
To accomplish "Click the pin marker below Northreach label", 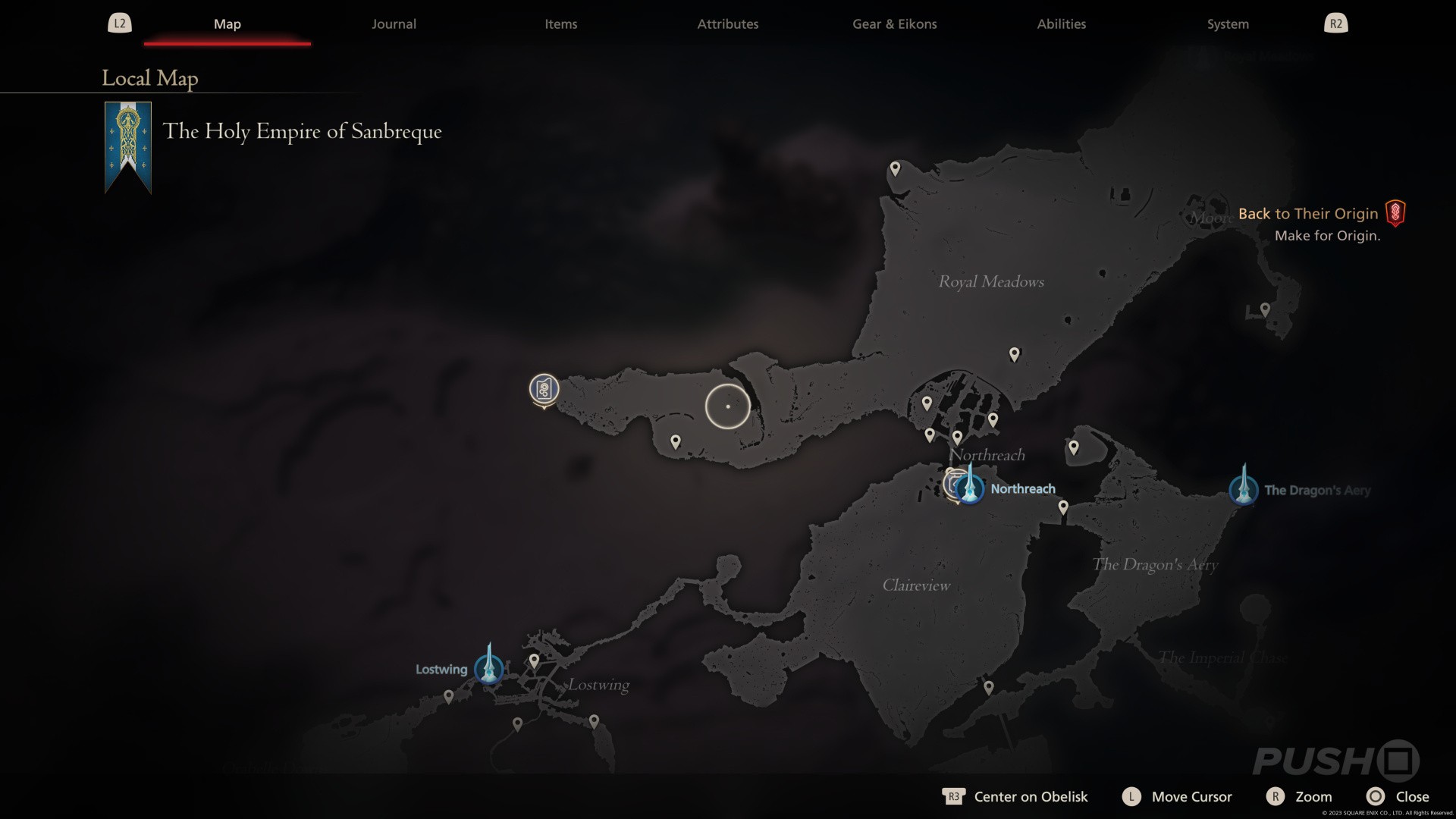I will [1064, 507].
